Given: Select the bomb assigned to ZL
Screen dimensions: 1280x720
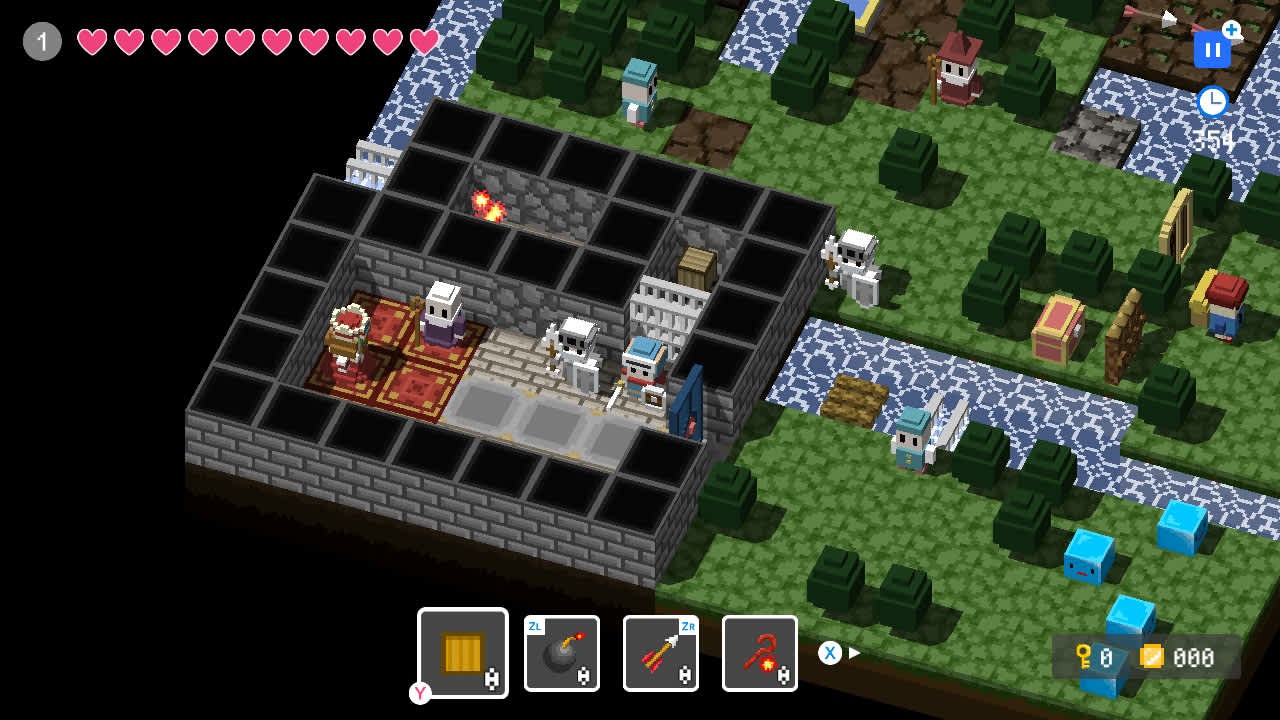Looking at the screenshot, I should pos(561,653).
